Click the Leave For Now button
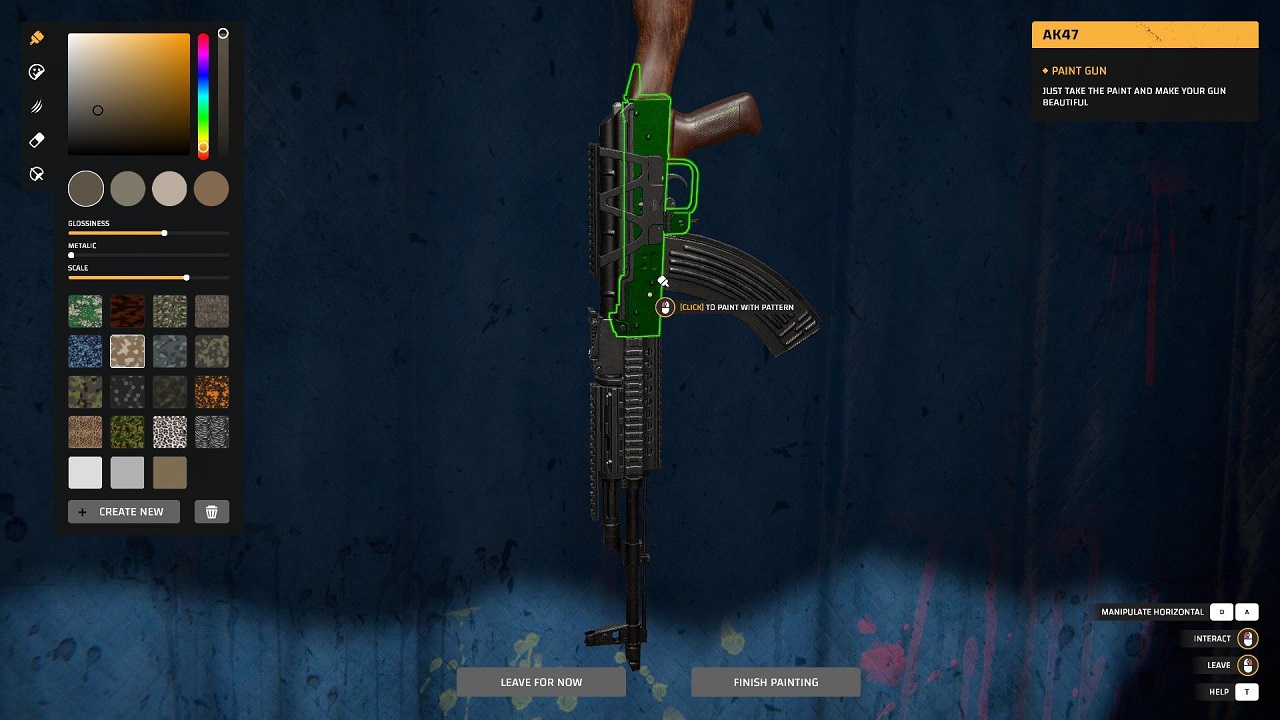This screenshot has width=1280, height=720. click(x=541, y=681)
